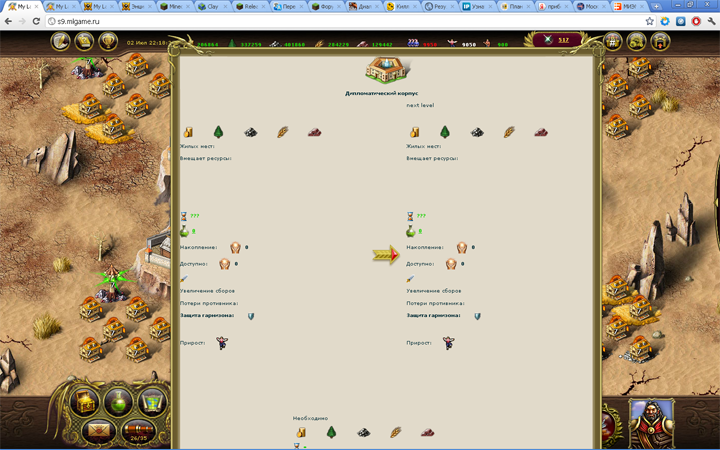Open the treasure chest menu

[85, 403]
